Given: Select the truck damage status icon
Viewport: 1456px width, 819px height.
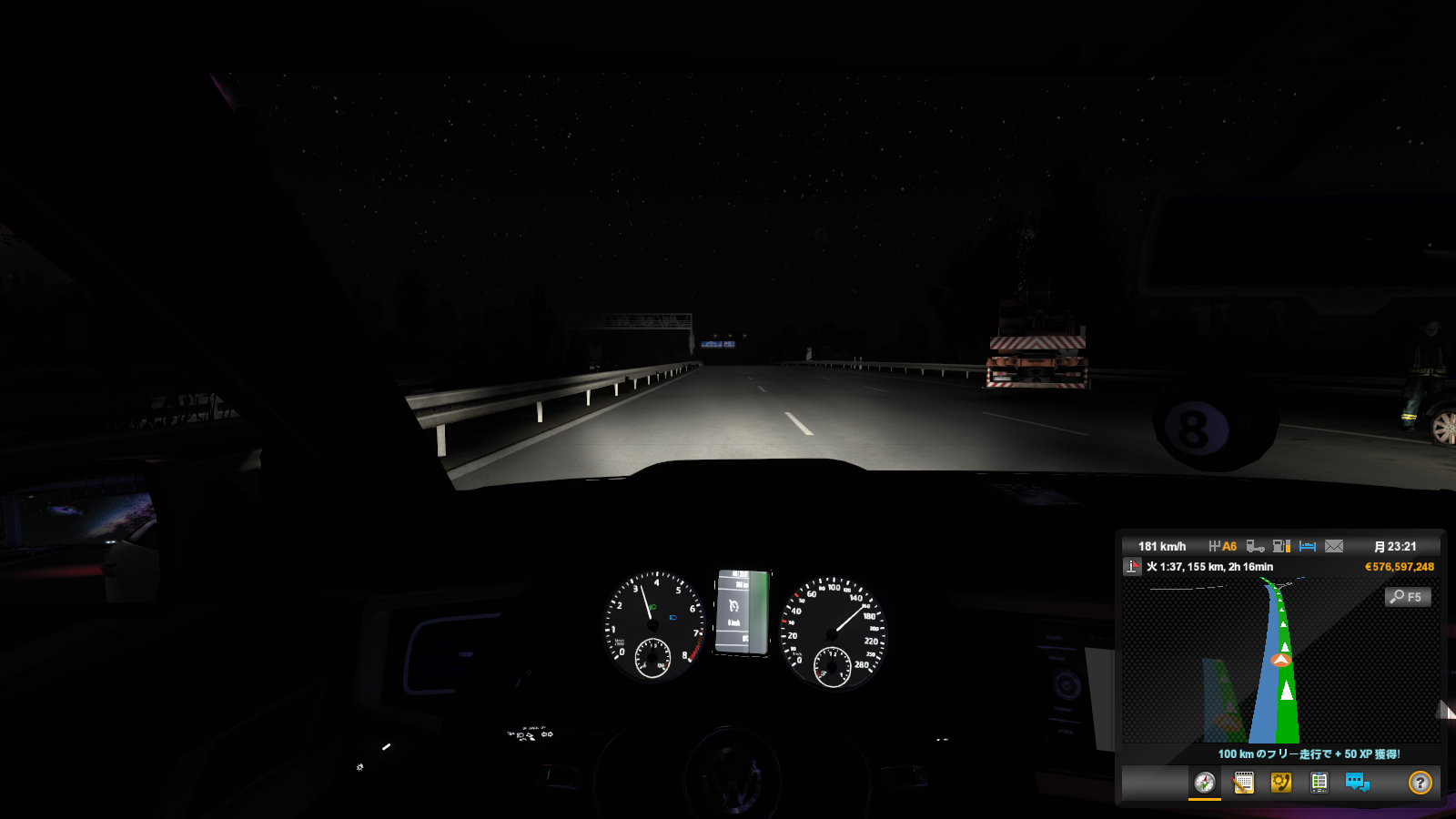Looking at the screenshot, I should [x=1255, y=546].
